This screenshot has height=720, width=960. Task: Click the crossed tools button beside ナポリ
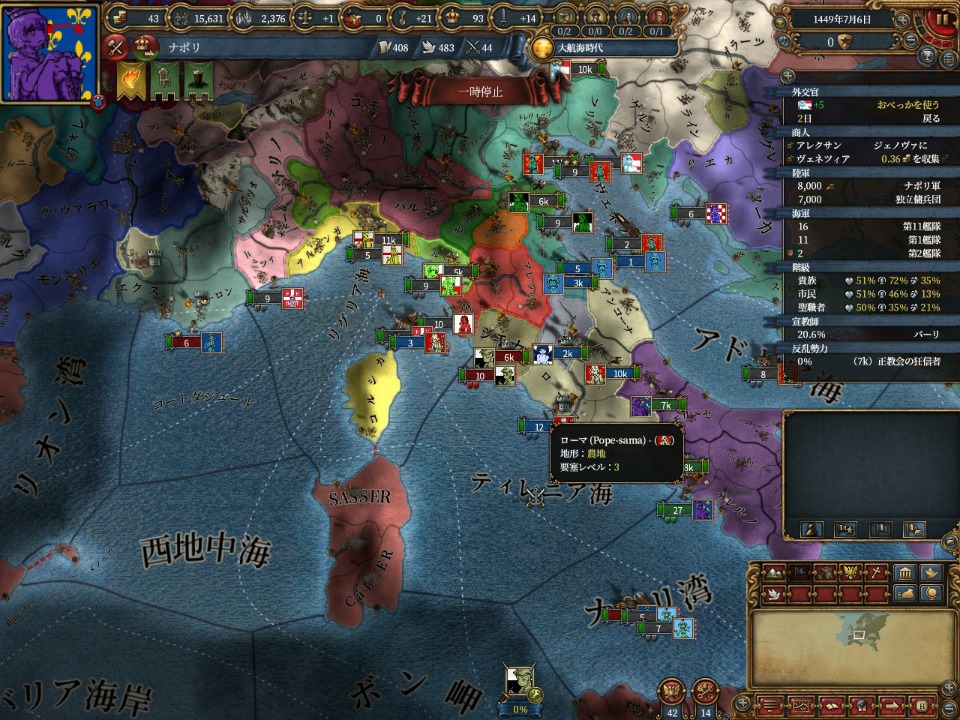pyautogui.click(x=117, y=45)
